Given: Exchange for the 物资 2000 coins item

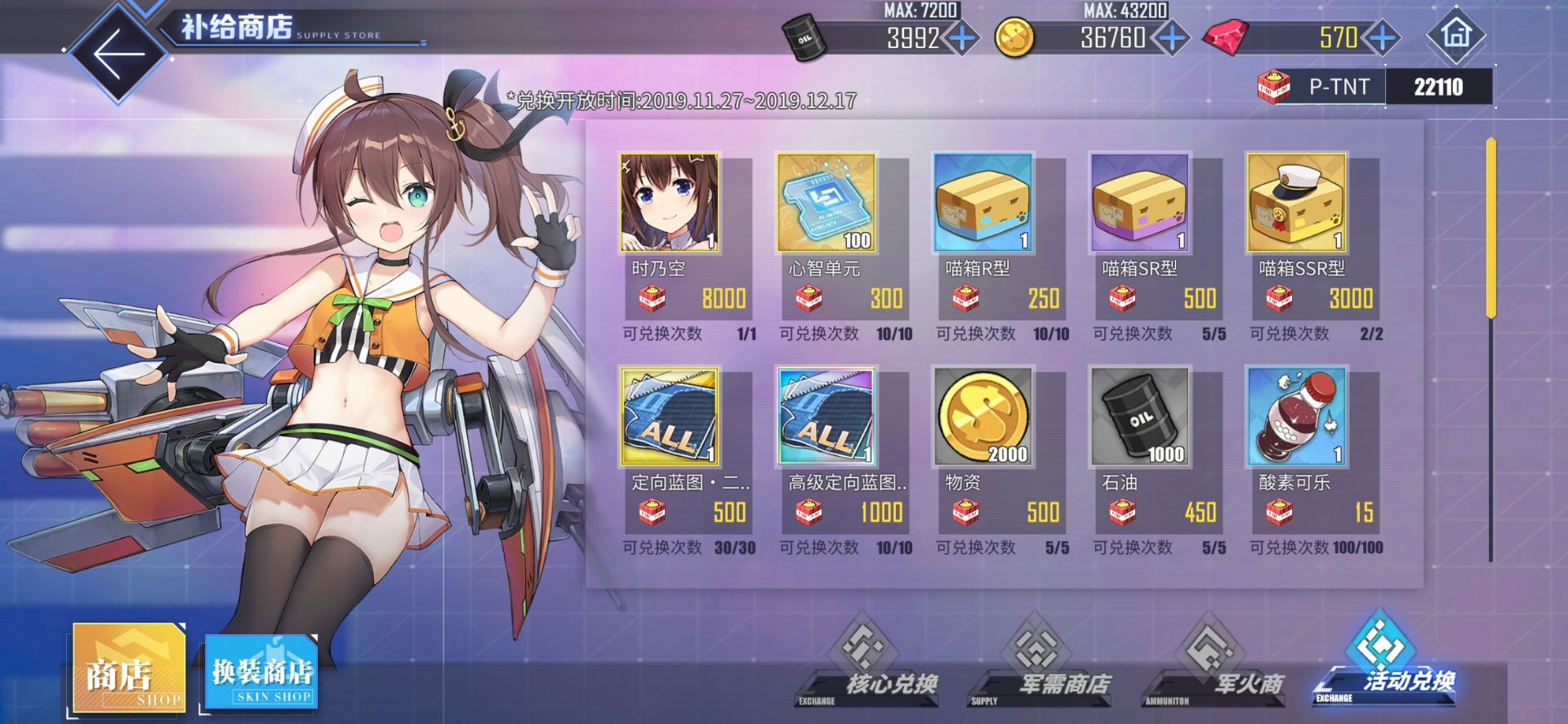Looking at the screenshot, I should pyautogui.click(x=982, y=417).
